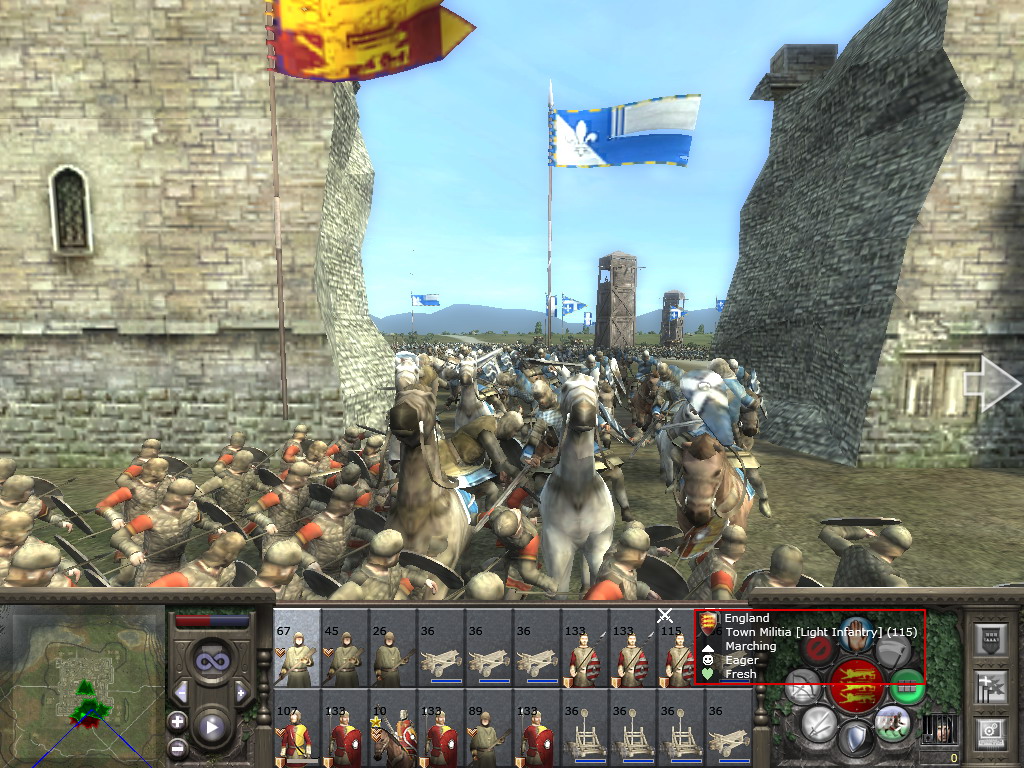Open the prisoner portrait behind bars
The height and width of the screenshot is (768, 1024).
(939, 727)
